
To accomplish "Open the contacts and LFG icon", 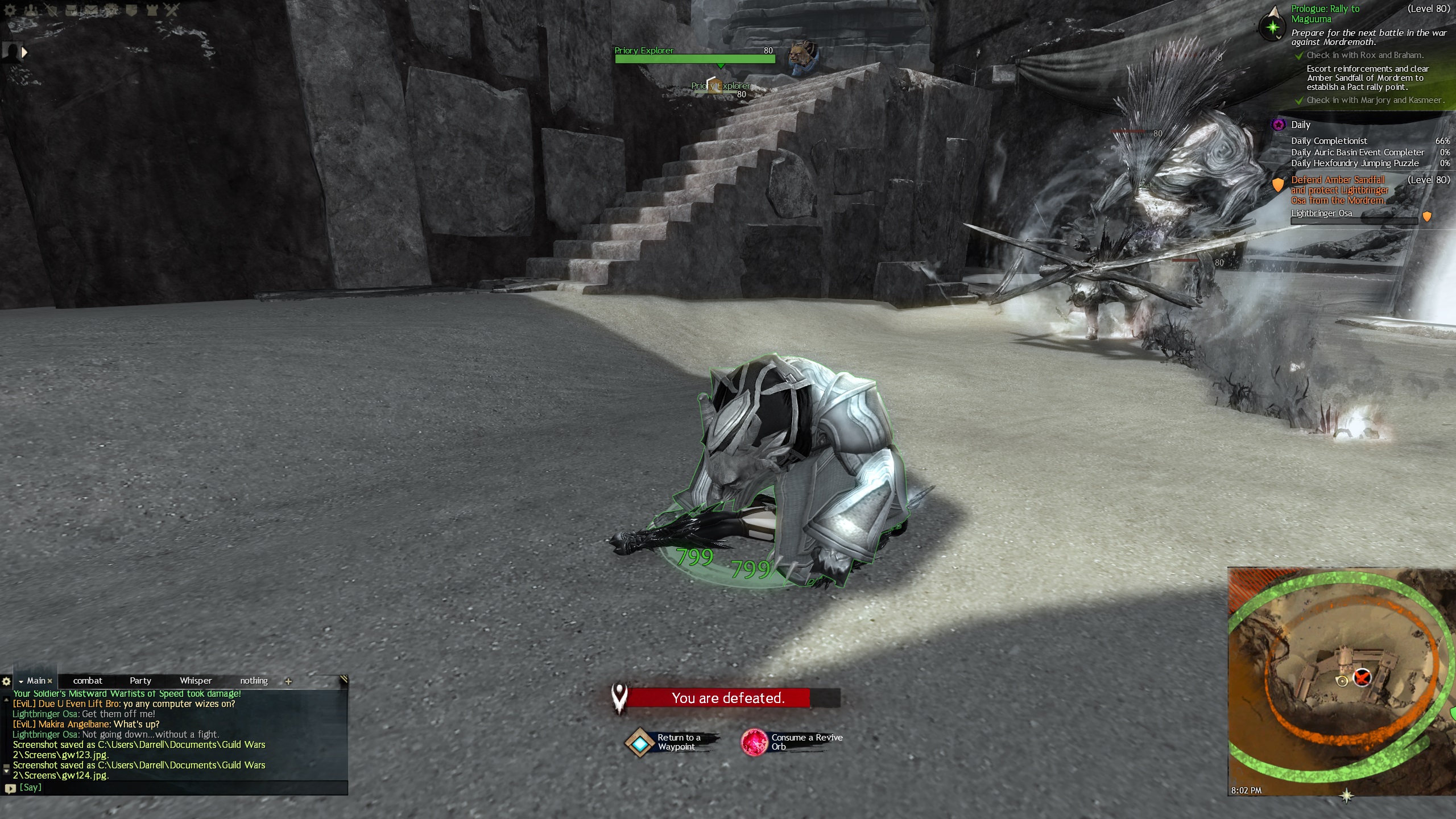I will point(30,10).
